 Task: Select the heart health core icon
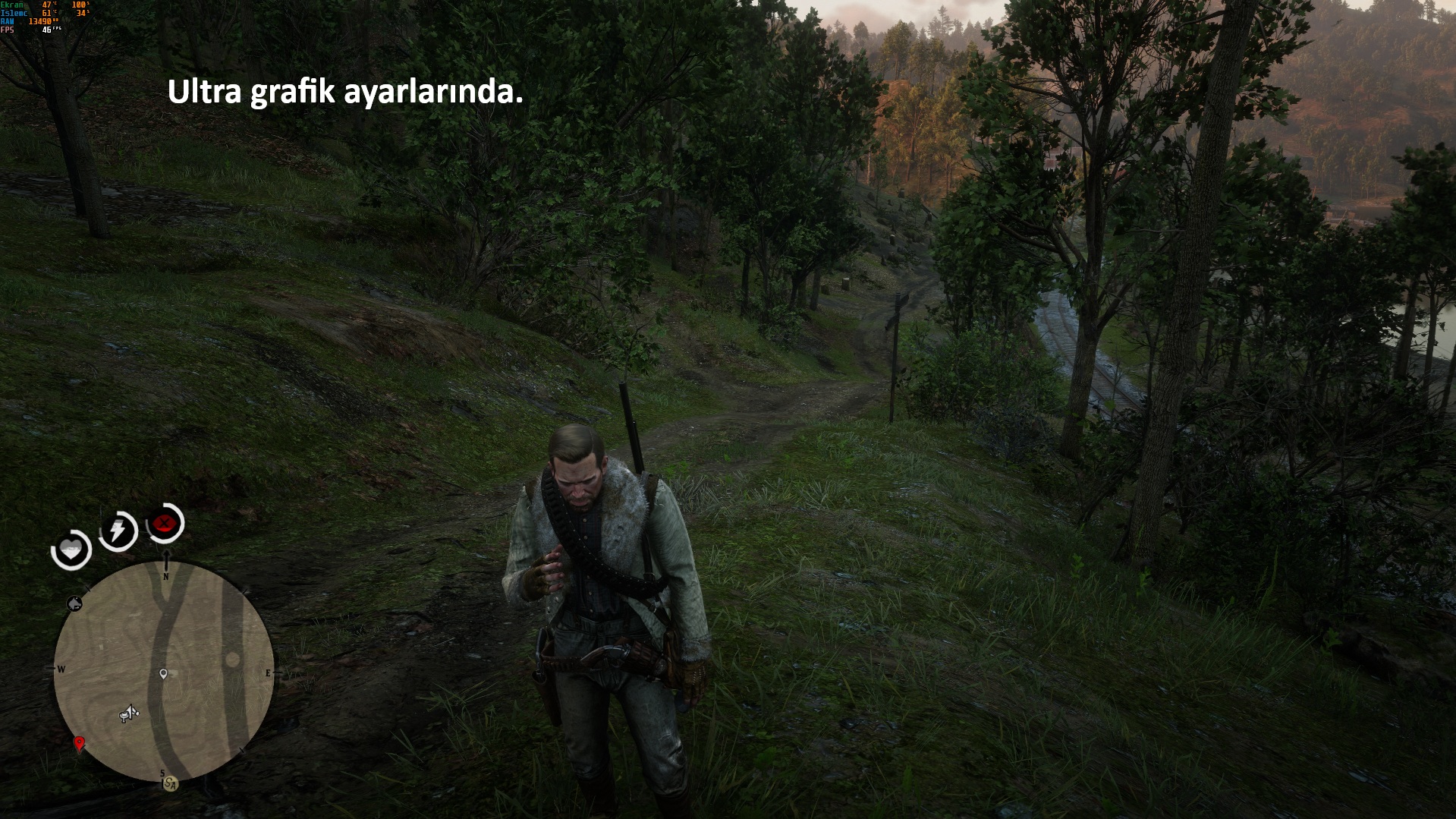click(71, 549)
